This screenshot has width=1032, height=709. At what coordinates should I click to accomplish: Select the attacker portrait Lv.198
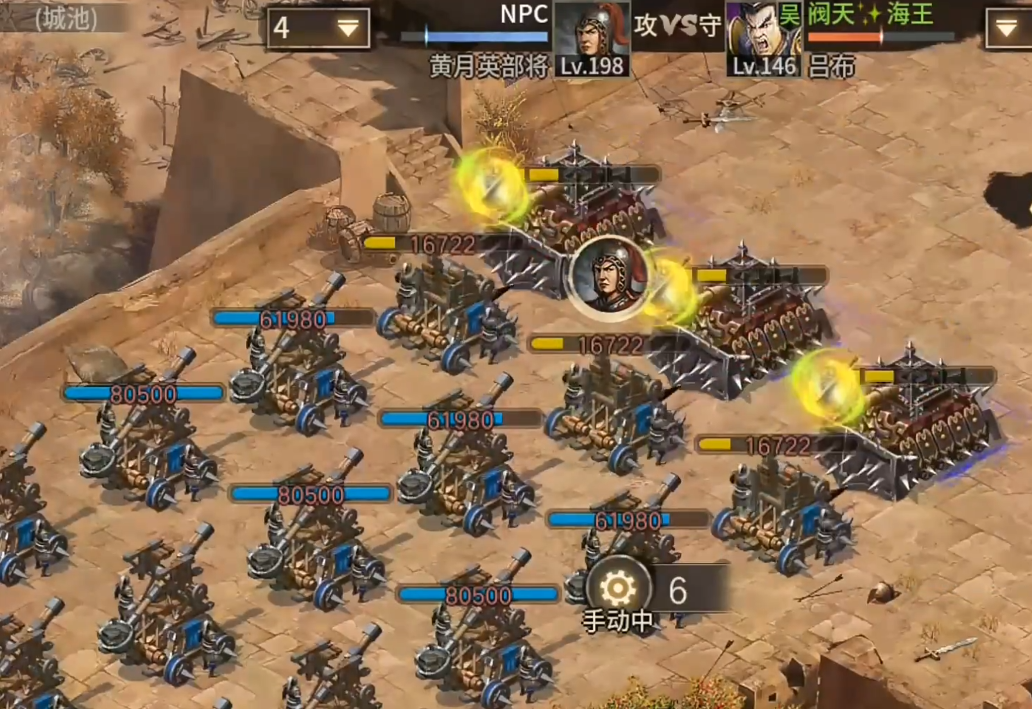(x=592, y=39)
